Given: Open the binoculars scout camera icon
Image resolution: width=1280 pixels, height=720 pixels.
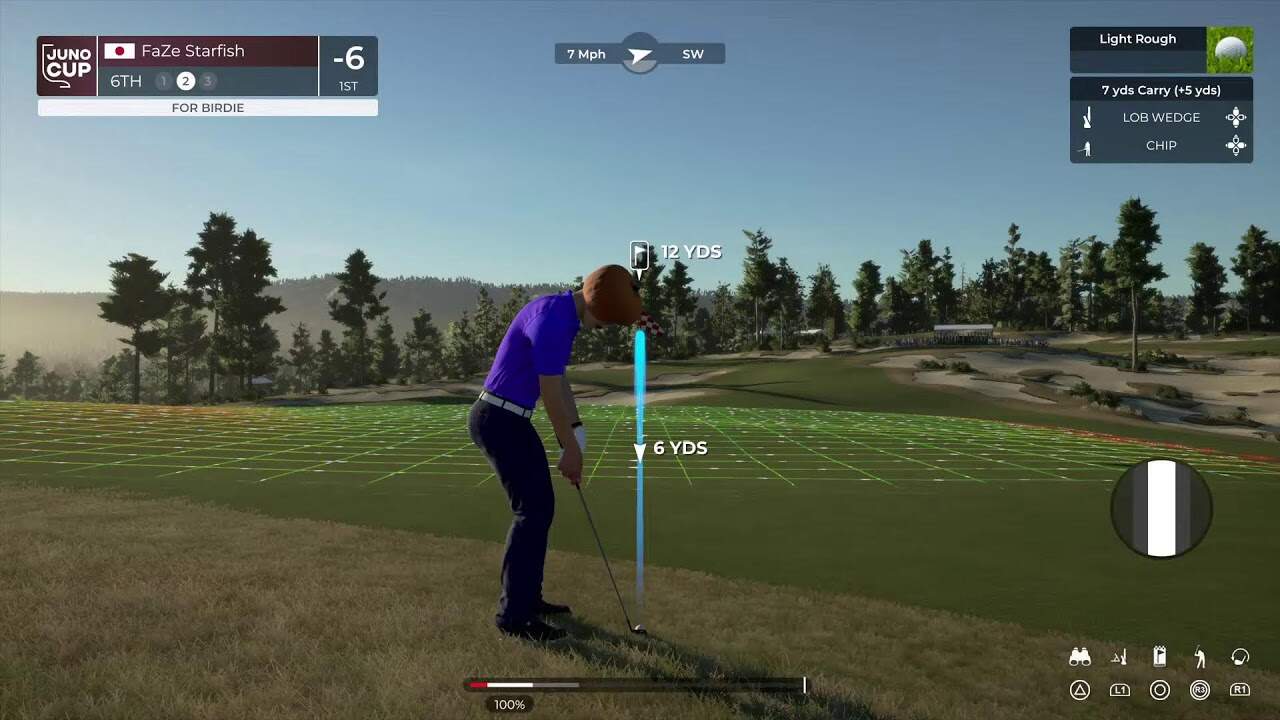Looking at the screenshot, I should pyautogui.click(x=1080, y=657).
